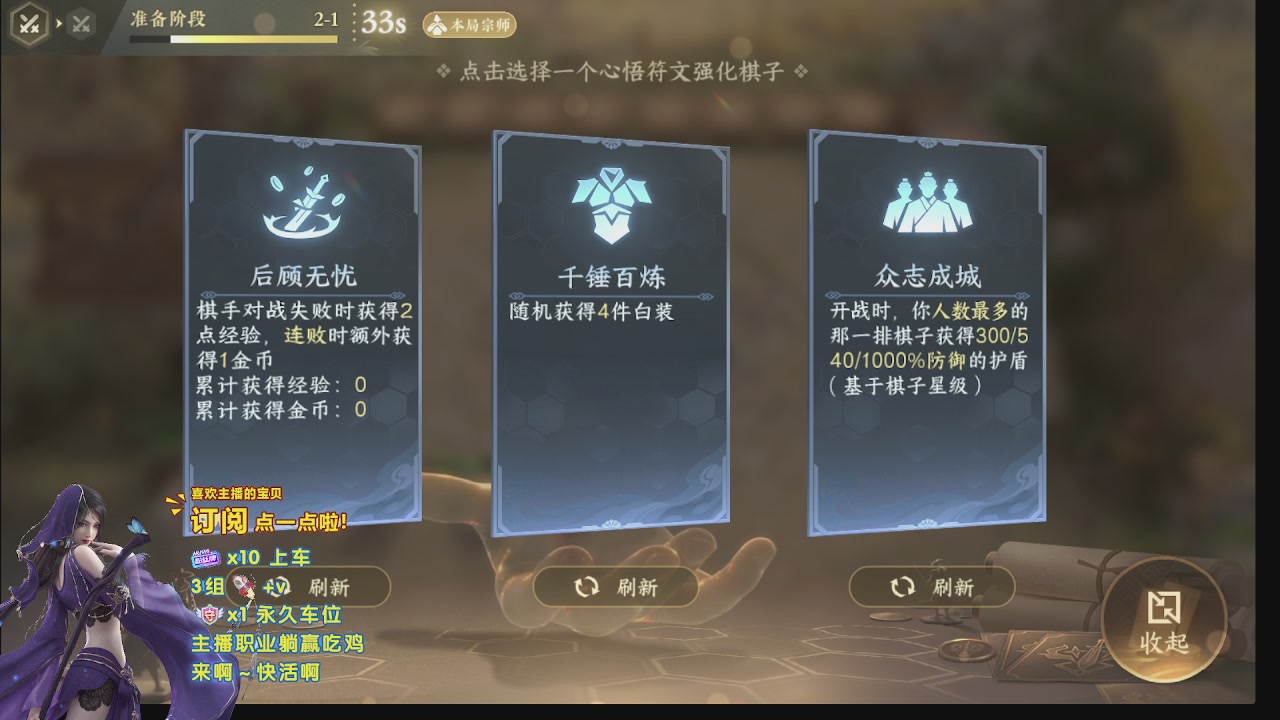The width and height of the screenshot is (1280, 720).
Task: Click the rocket gift icon next to 3组
Action: pyautogui.click(x=243, y=586)
